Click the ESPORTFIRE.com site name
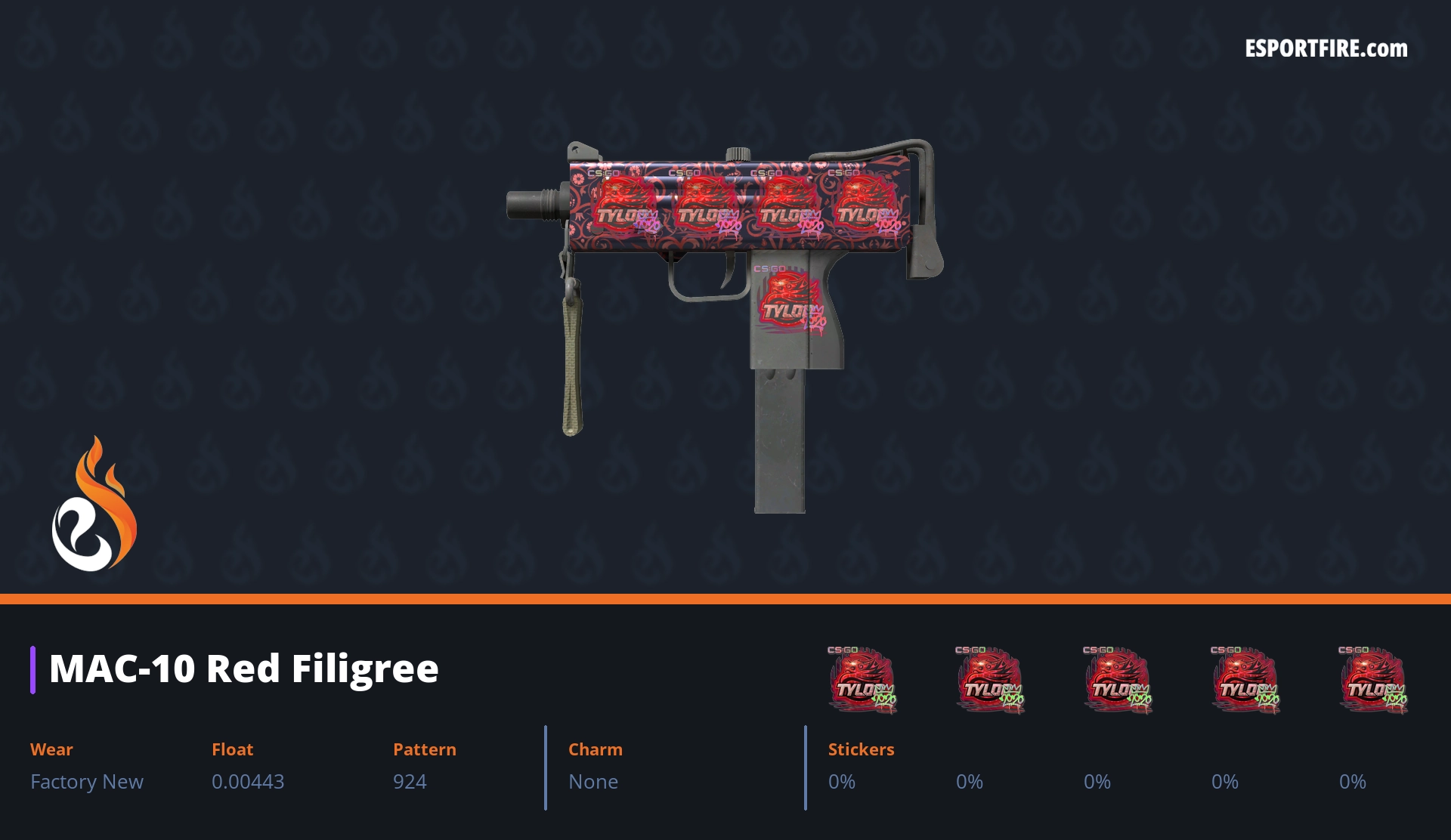 coord(1326,49)
